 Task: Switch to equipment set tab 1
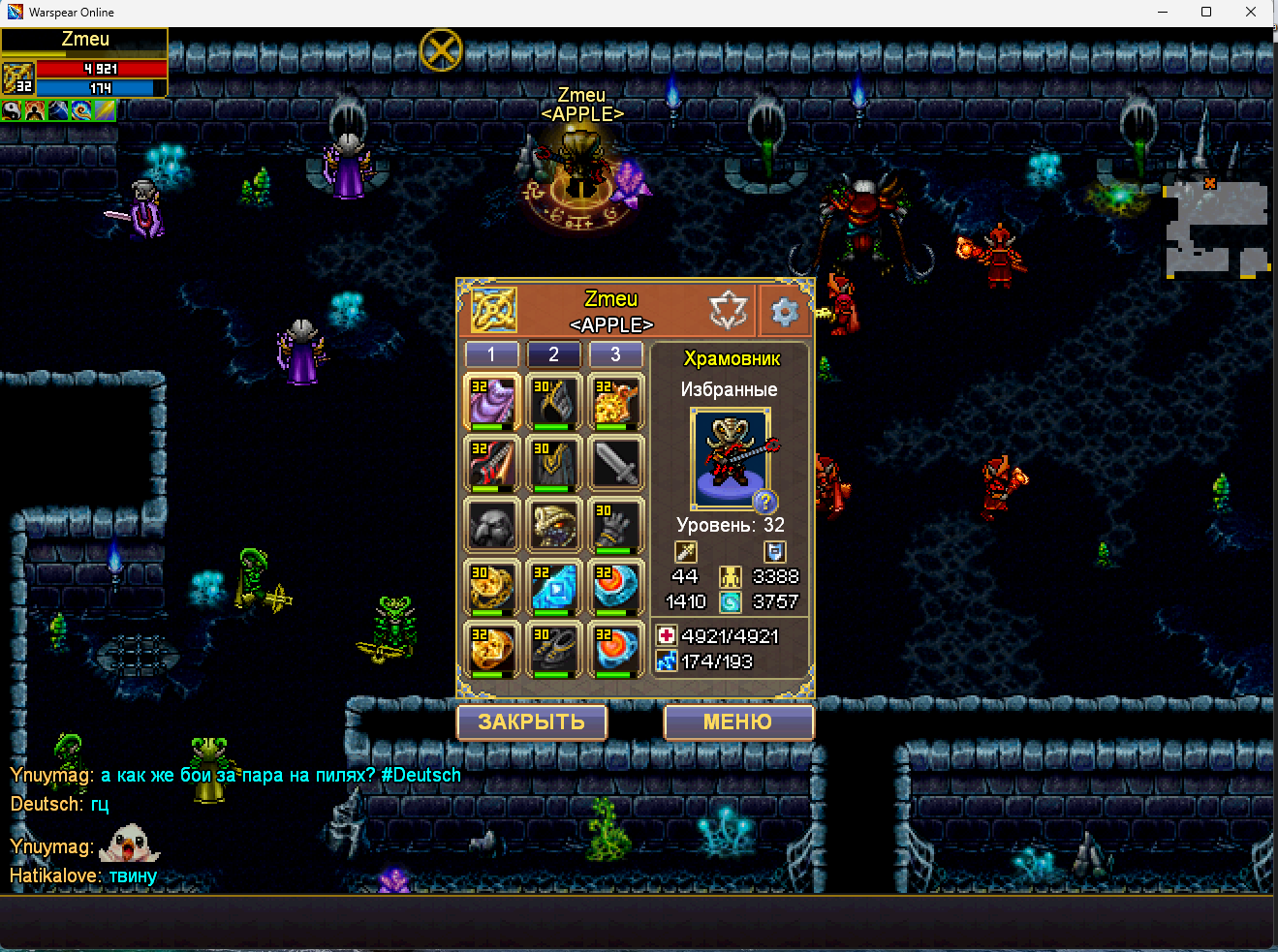pyautogui.click(x=491, y=354)
